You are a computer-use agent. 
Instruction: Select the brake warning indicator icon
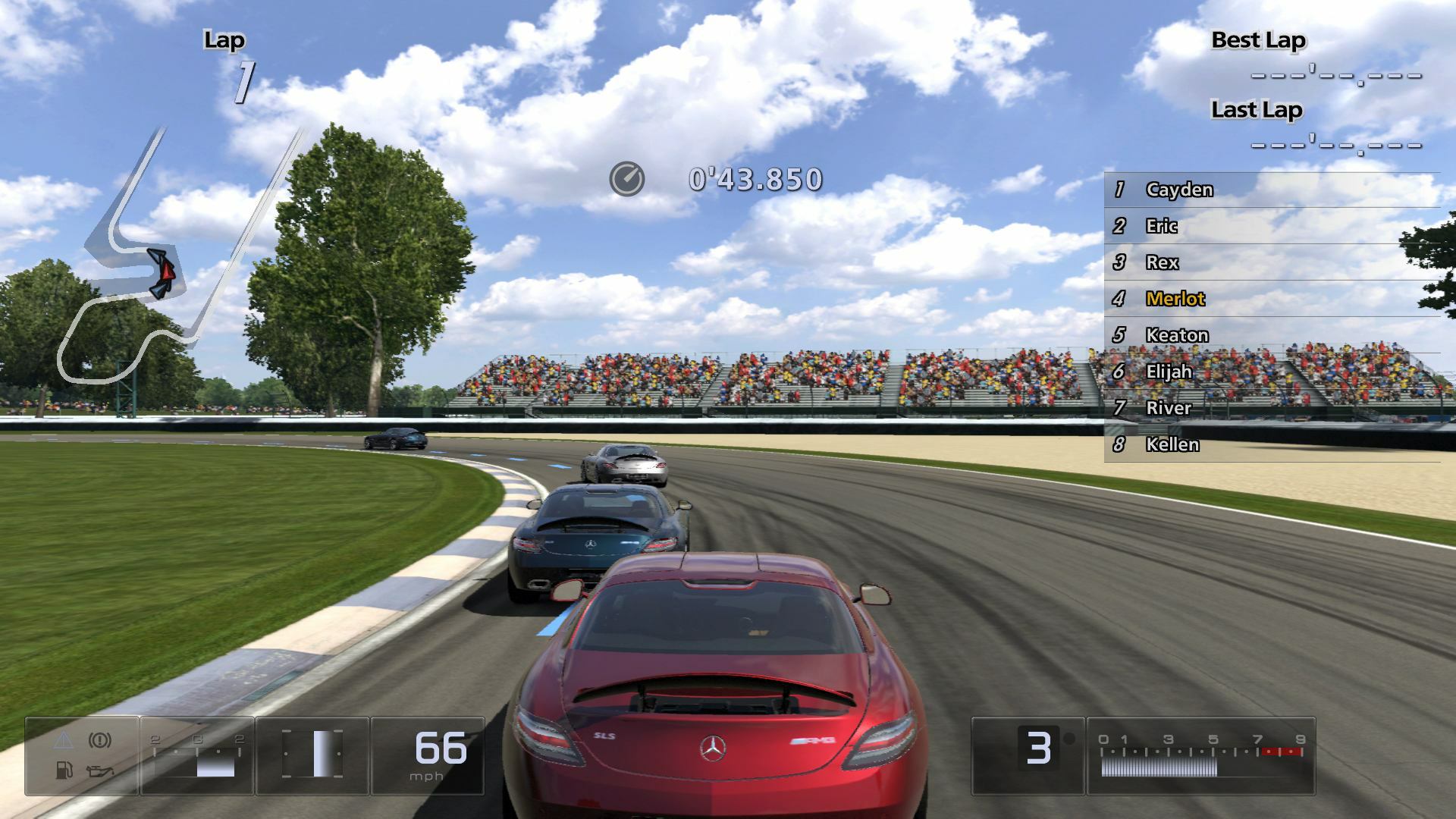click(x=99, y=739)
